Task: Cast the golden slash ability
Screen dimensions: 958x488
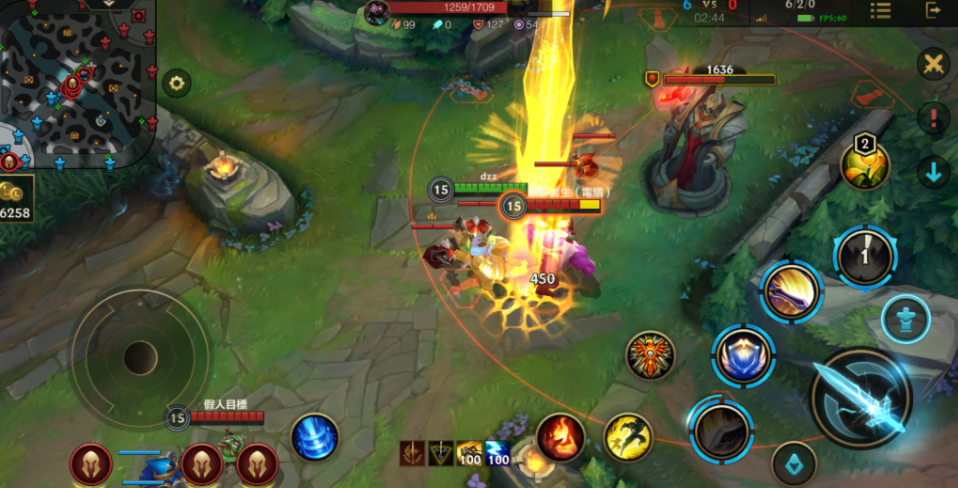Action: pyautogui.click(x=792, y=292)
